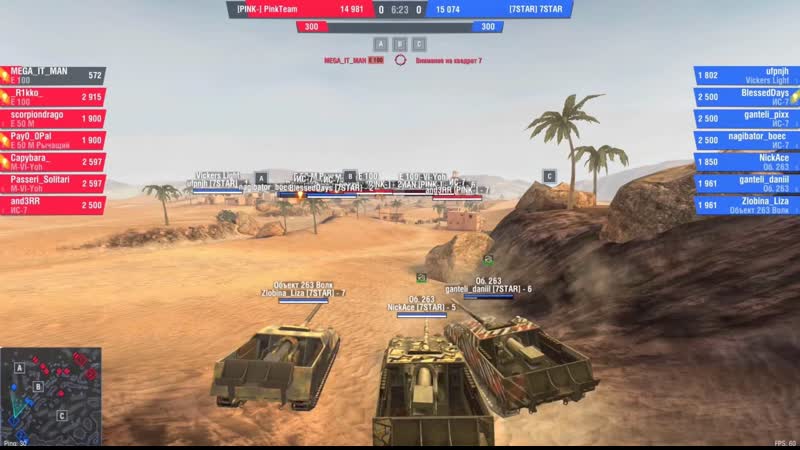The height and width of the screenshot is (450, 800).
Task: Choose scorpiondrago from the red team
Action: [x=53, y=119]
